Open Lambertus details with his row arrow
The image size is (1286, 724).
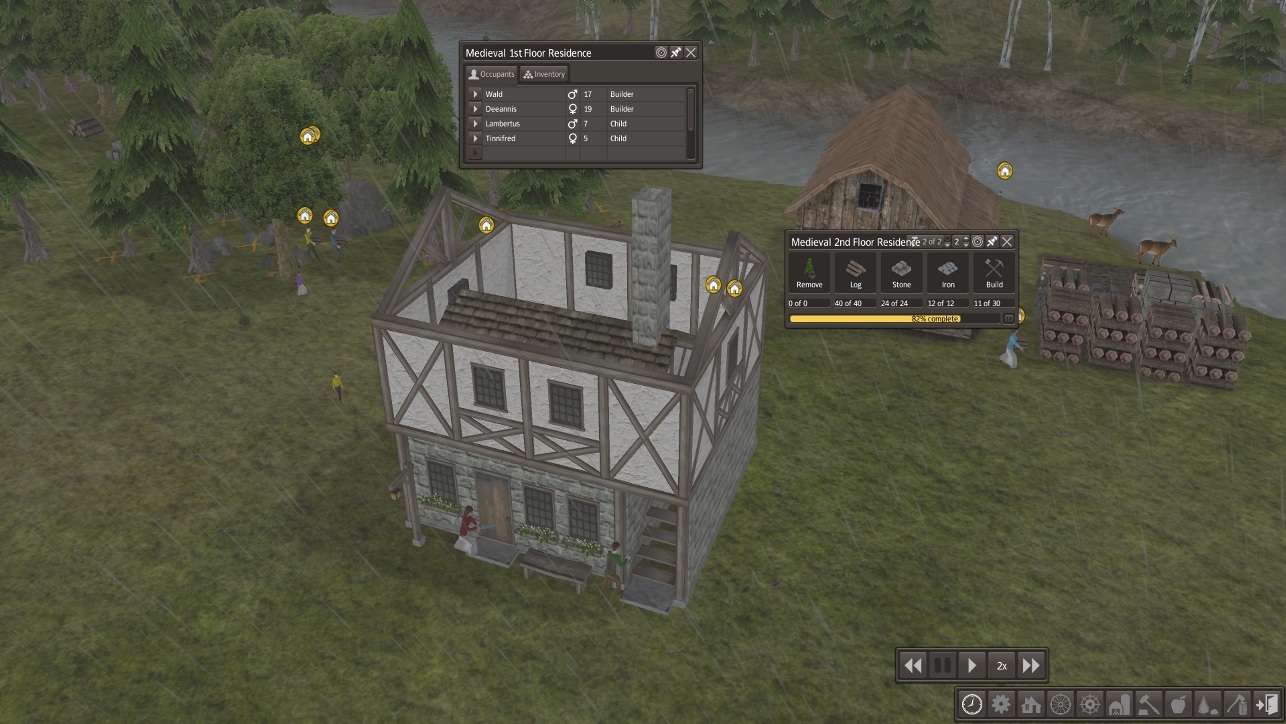(476, 124)
